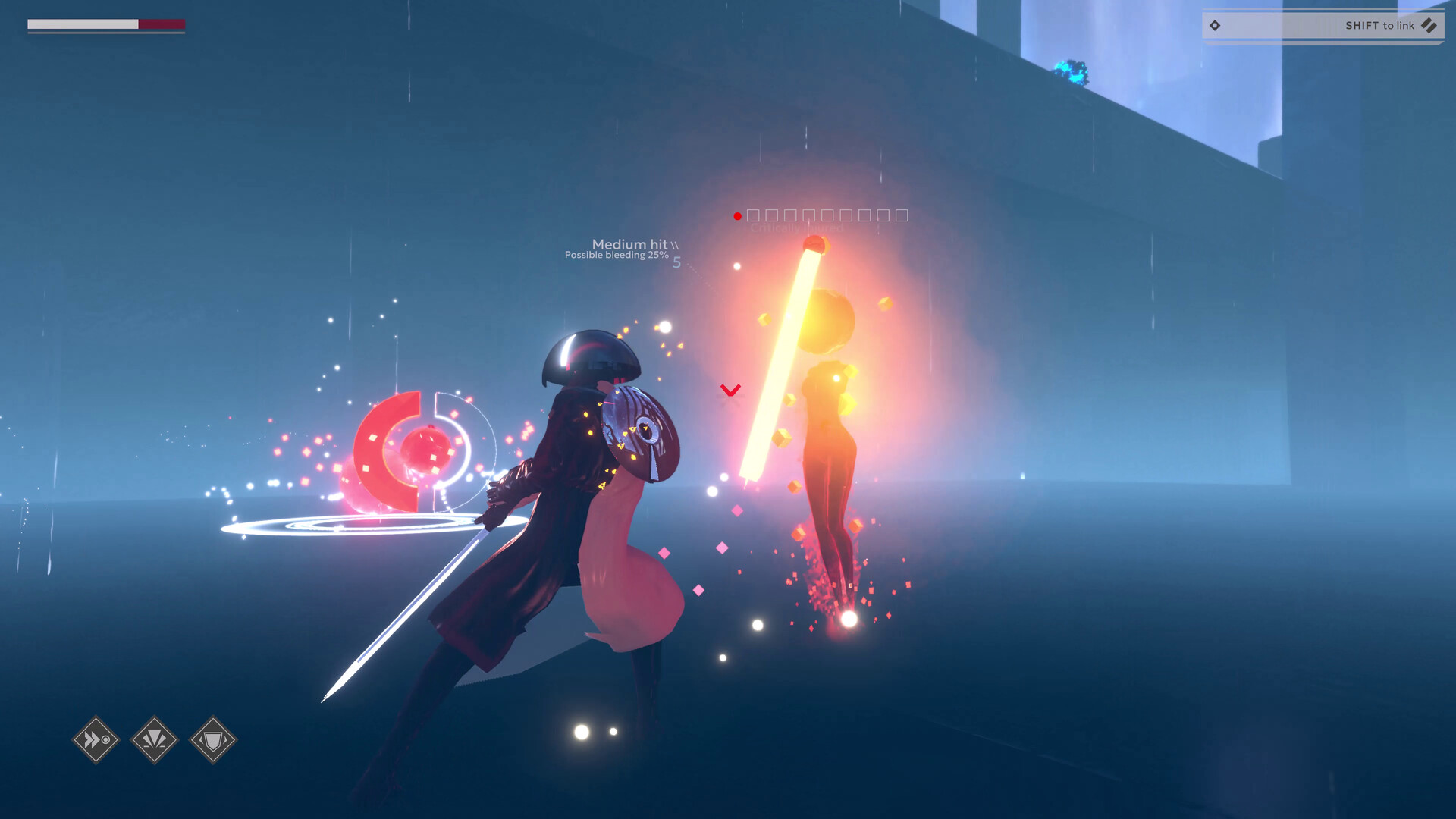This screenshot has height=819, width=1456.
Task: Click the double-slash icon beside SHIFT to link
Action: point(1429,25)
